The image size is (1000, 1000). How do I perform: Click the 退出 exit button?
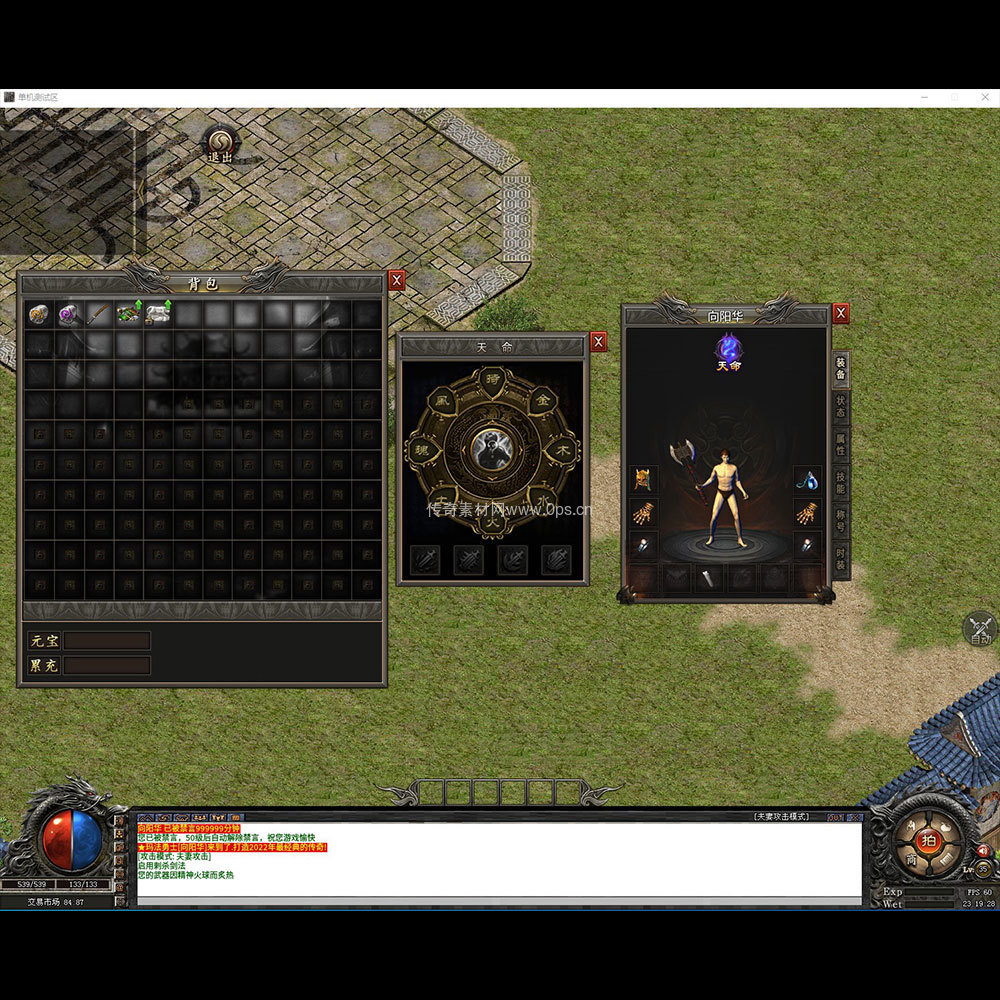[220, 144]
